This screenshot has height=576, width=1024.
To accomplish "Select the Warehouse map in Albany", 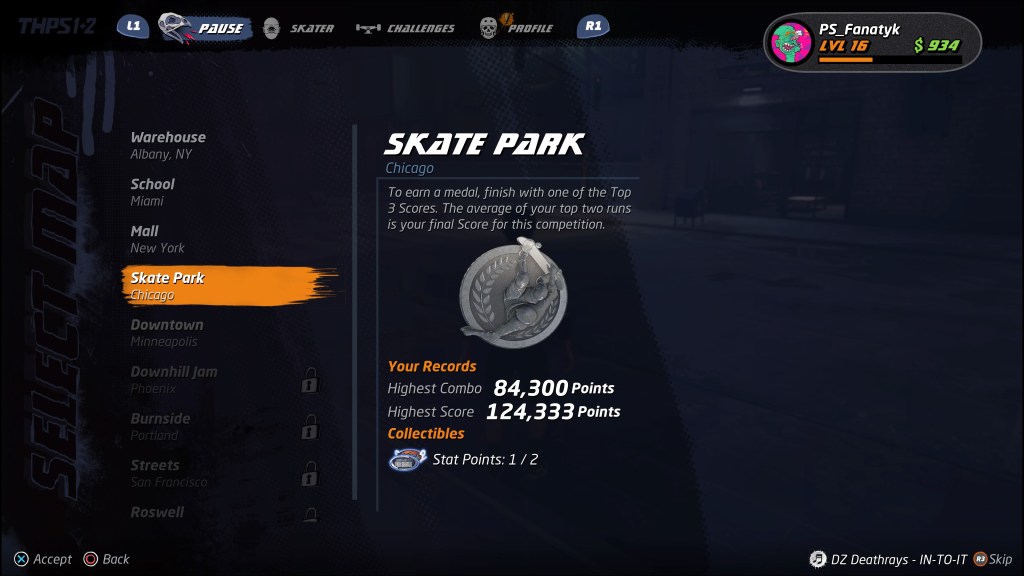I will click(168, 145).
